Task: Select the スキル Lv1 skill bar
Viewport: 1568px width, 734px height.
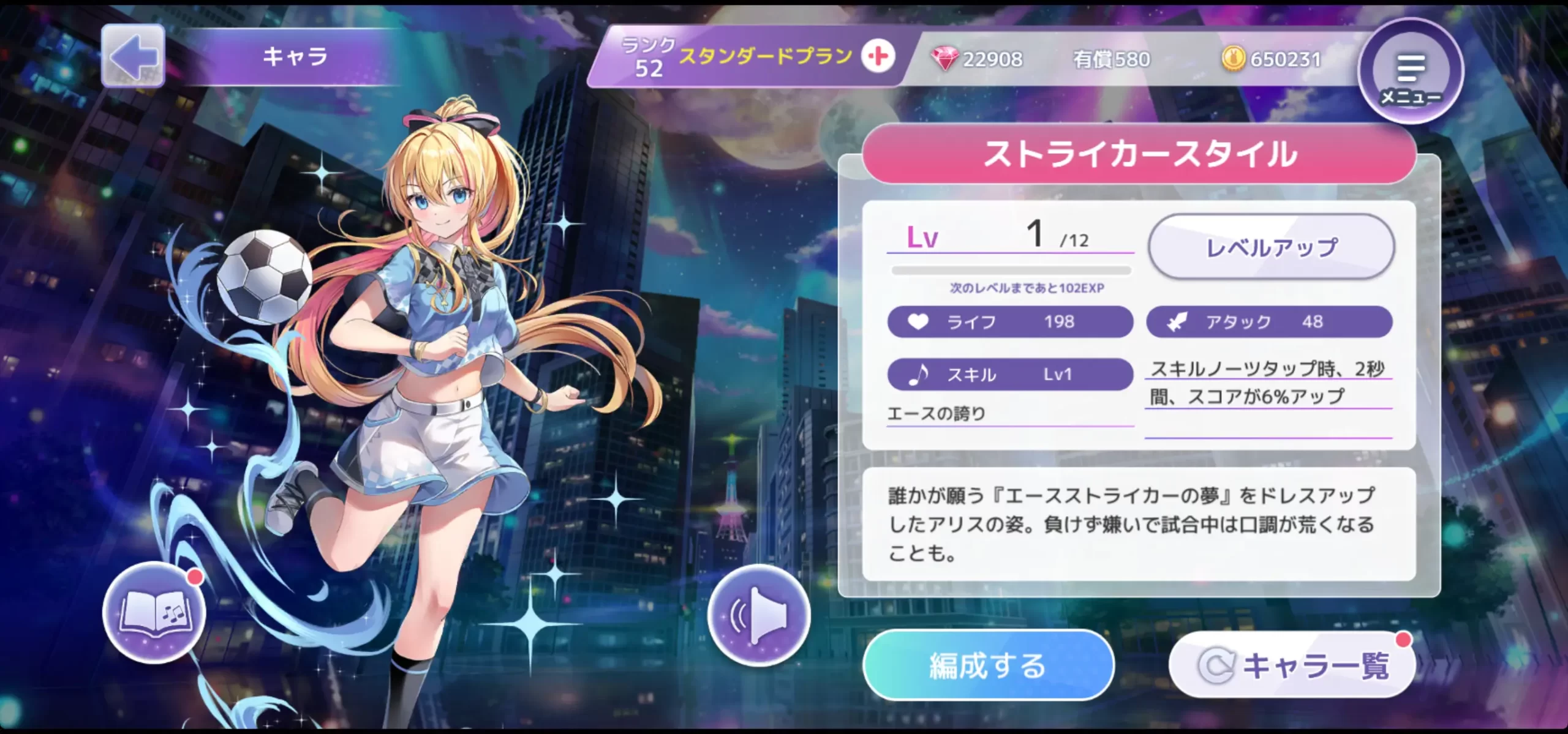Action: point(1009,374)
